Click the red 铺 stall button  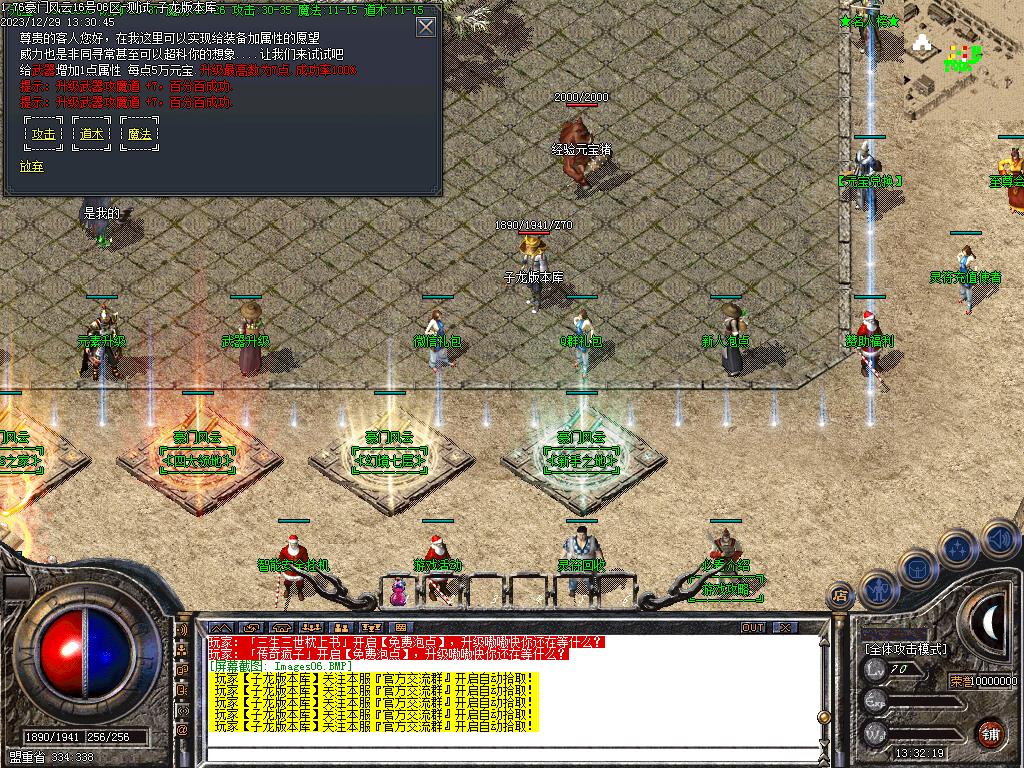click(990, 733)
